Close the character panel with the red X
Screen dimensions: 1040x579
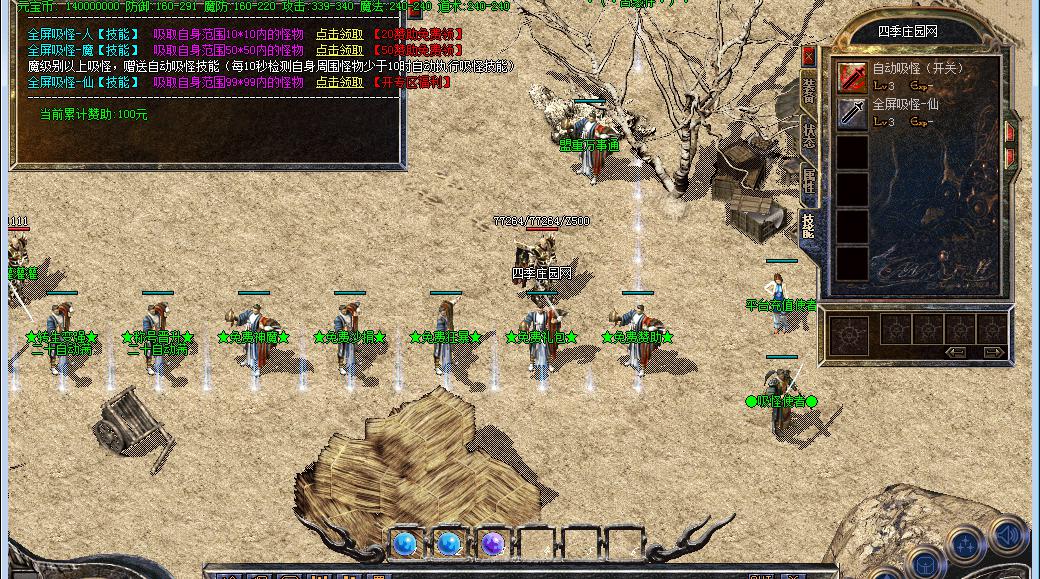click(x=809, y=57)
